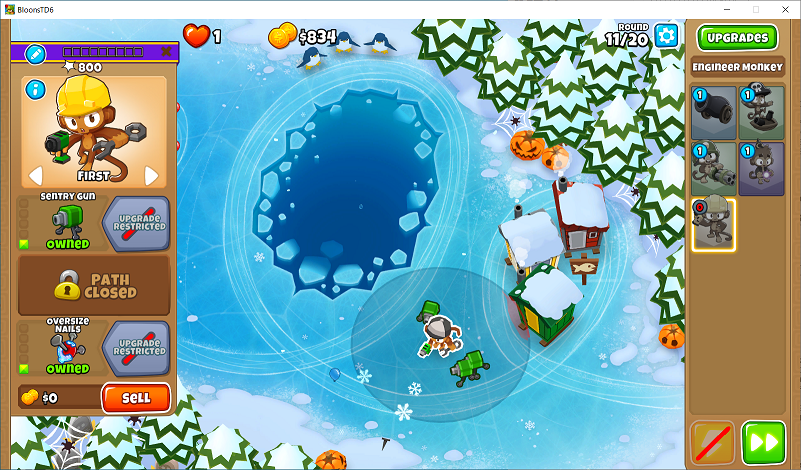
Task: Click Upgrade Restricted beside Sentry Gun
Action: (139, 222)
